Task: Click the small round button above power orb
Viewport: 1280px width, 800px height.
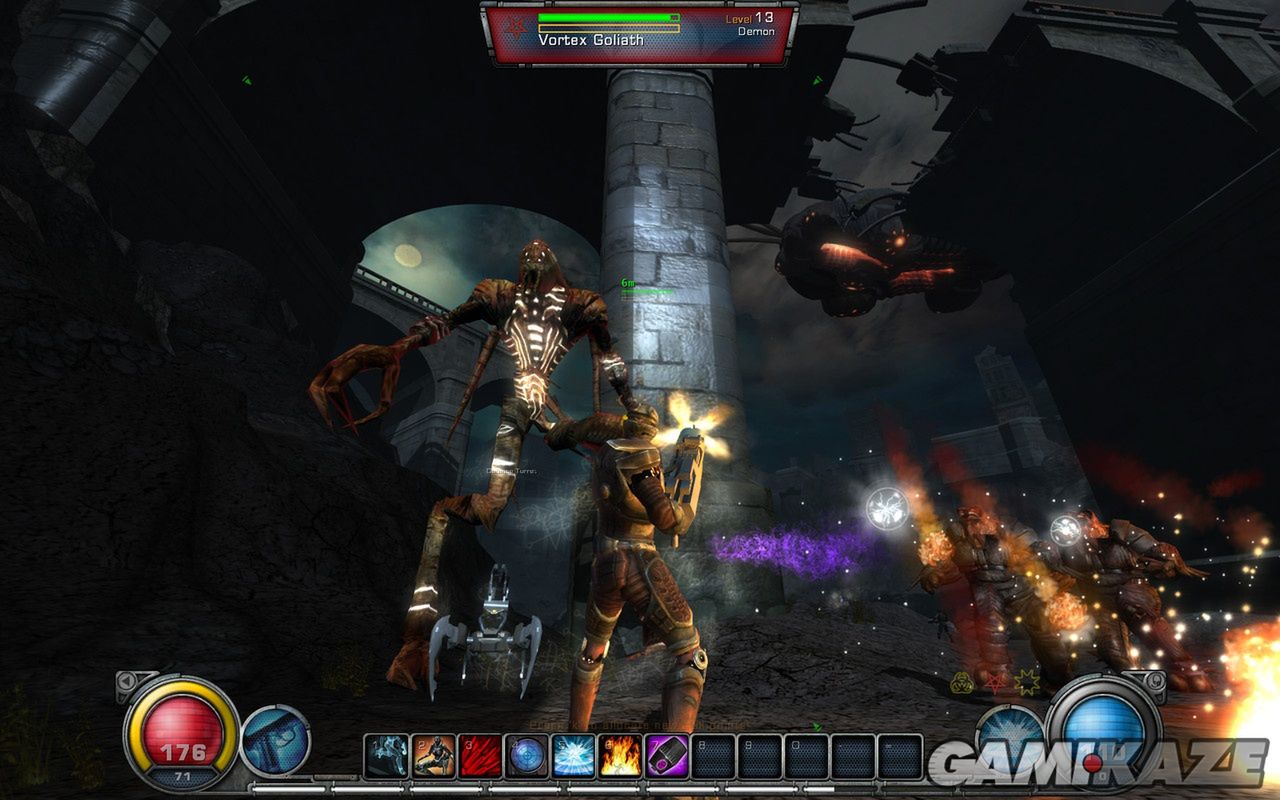Action: point(1153,682)
